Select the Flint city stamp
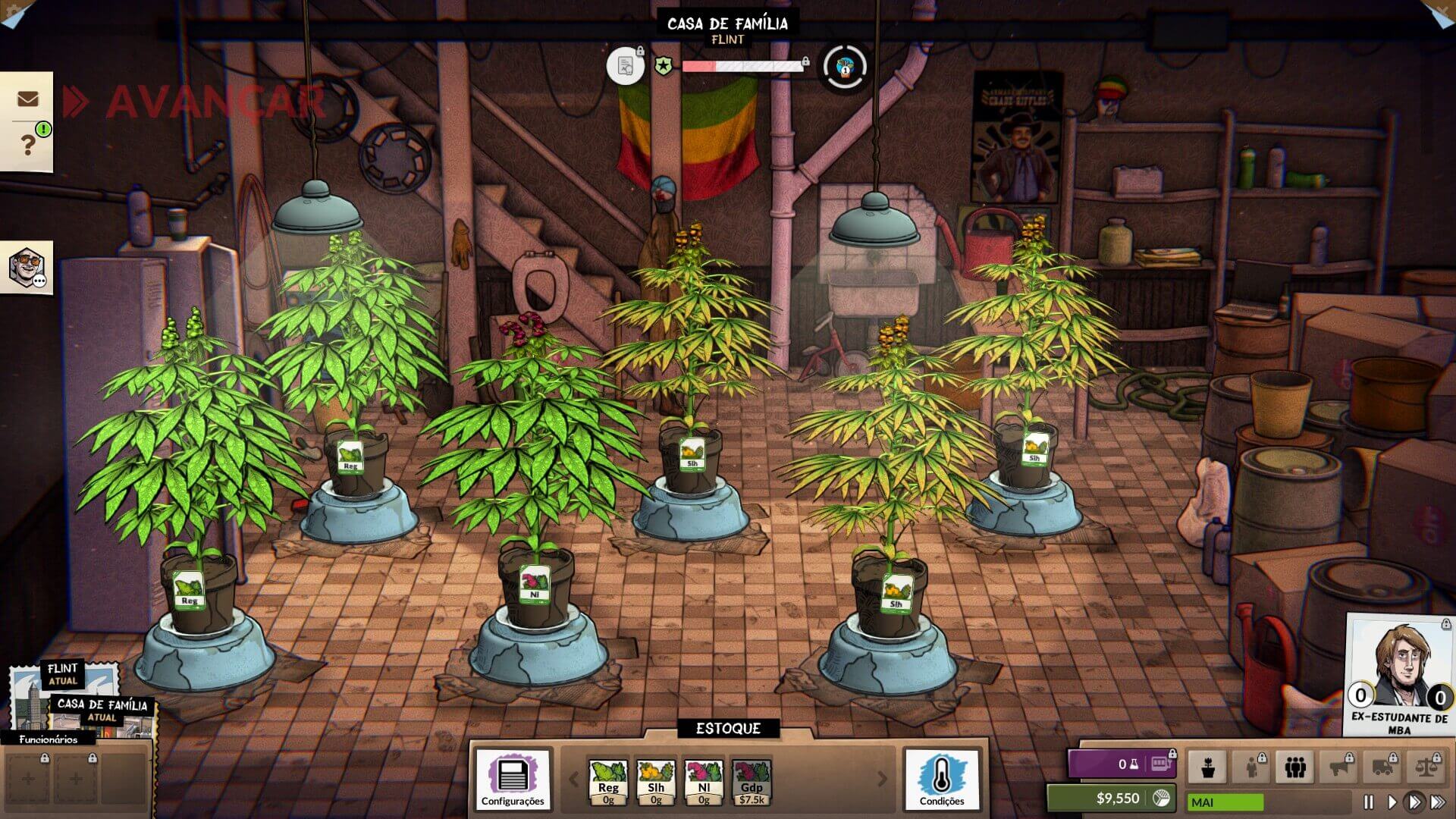This screenshot has width=1456, height=819. (64, 674)
